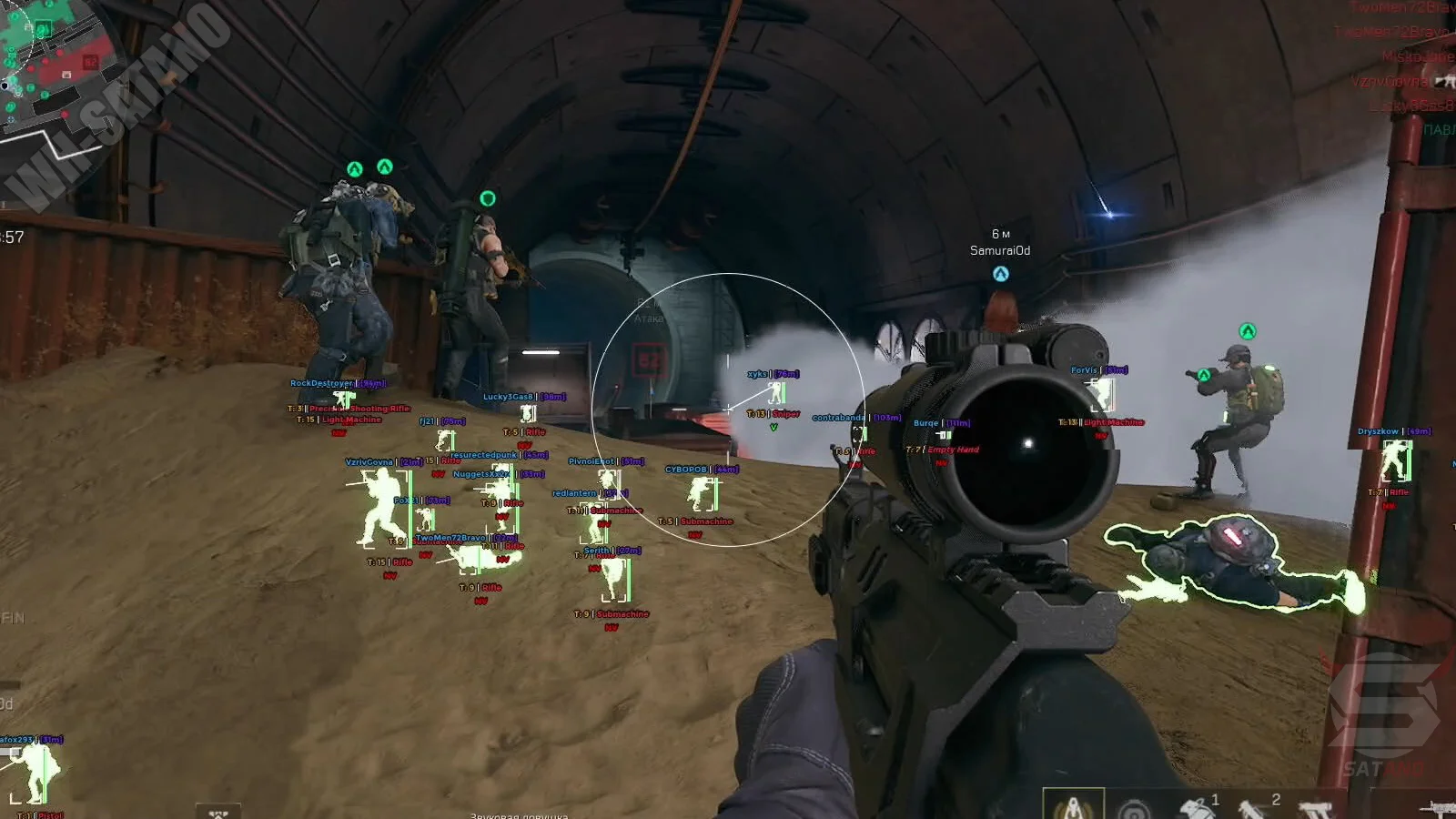
Task: Switch to the pistol sidearm slot
Action: 1315,808
